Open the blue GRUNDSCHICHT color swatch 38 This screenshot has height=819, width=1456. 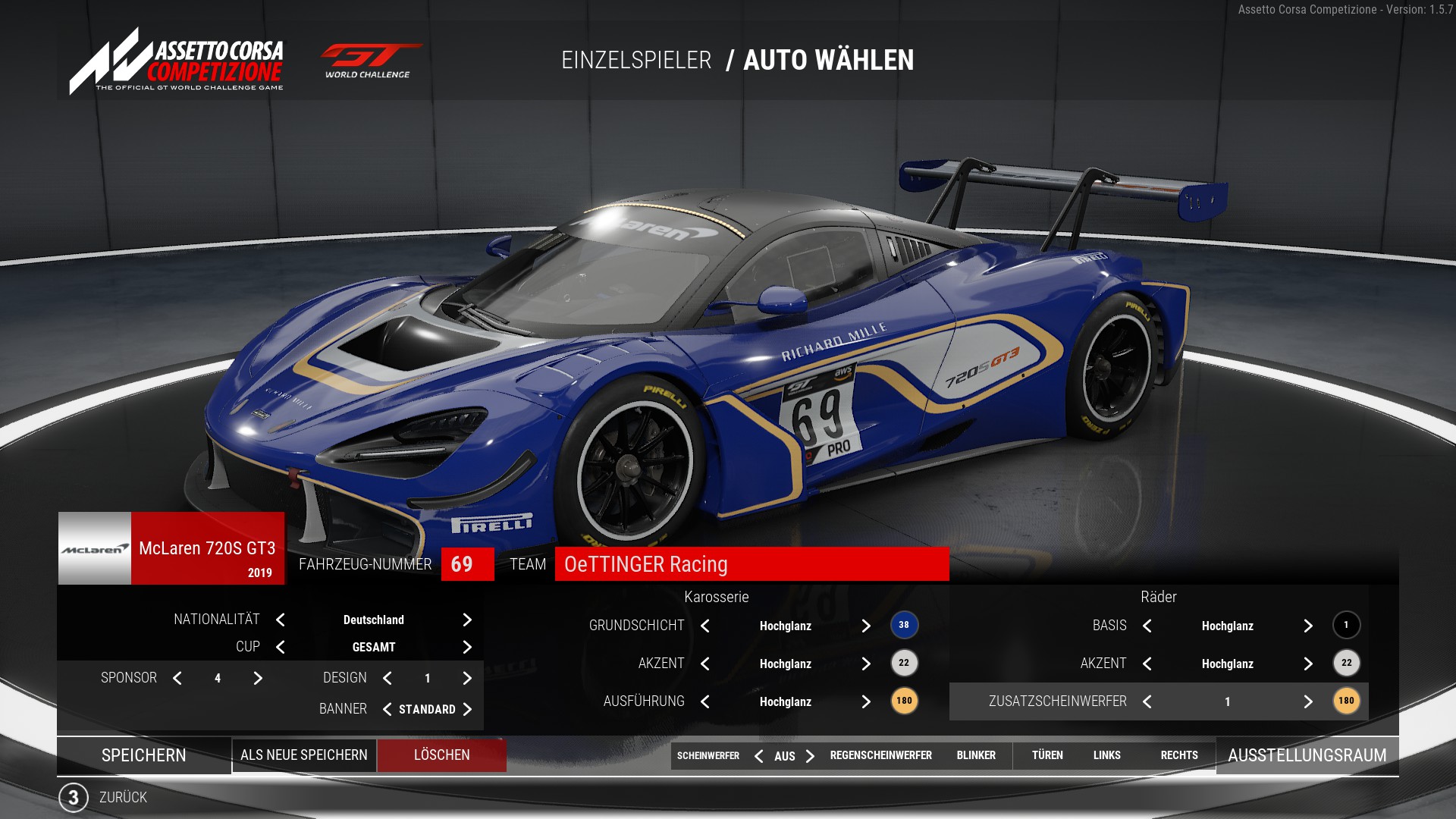904,625
